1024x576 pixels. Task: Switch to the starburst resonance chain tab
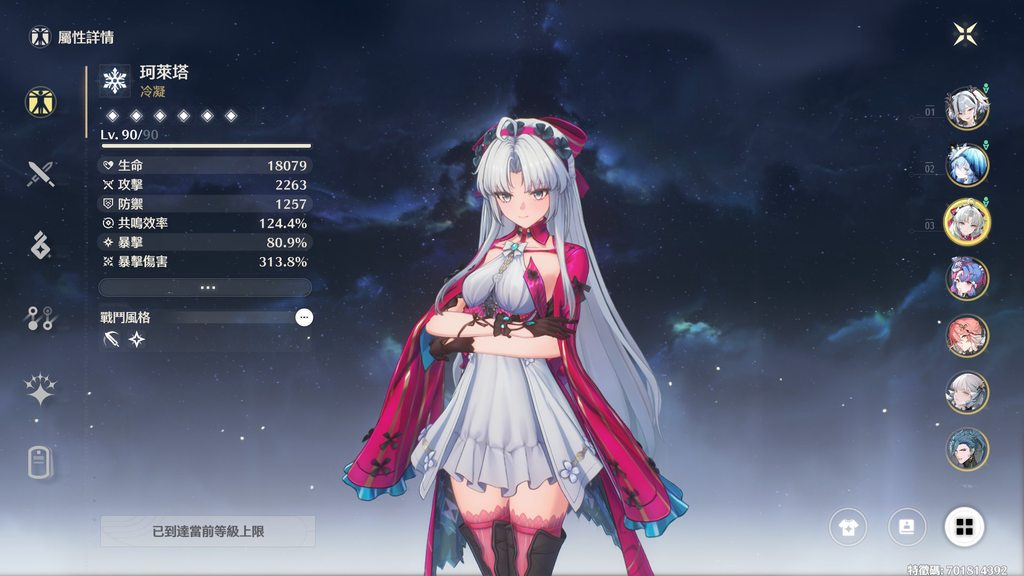click(41, 391)
